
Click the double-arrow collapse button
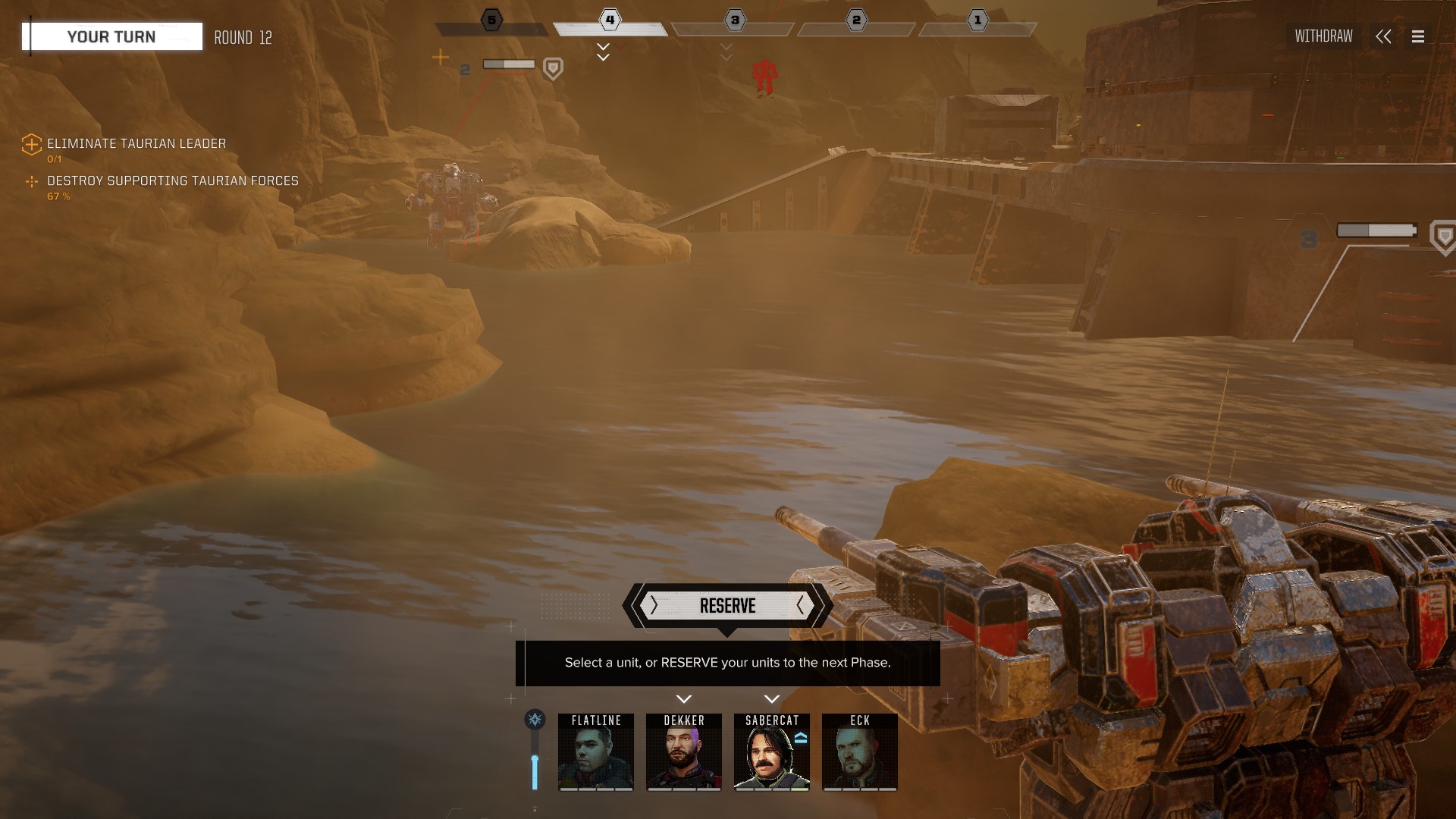tap(1383, 36)
